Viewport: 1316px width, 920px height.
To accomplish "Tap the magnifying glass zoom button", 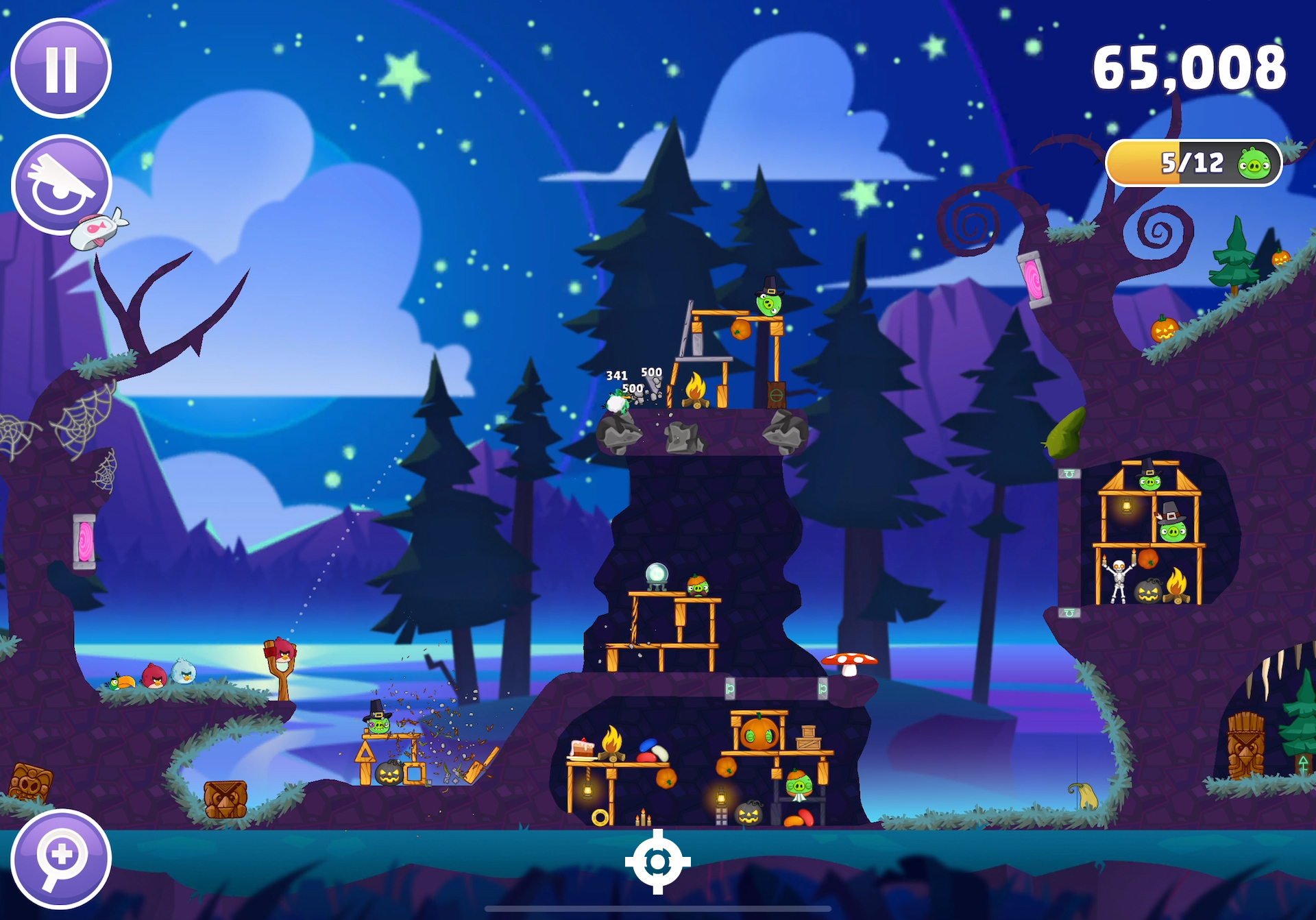I will [x=61, y=858].
